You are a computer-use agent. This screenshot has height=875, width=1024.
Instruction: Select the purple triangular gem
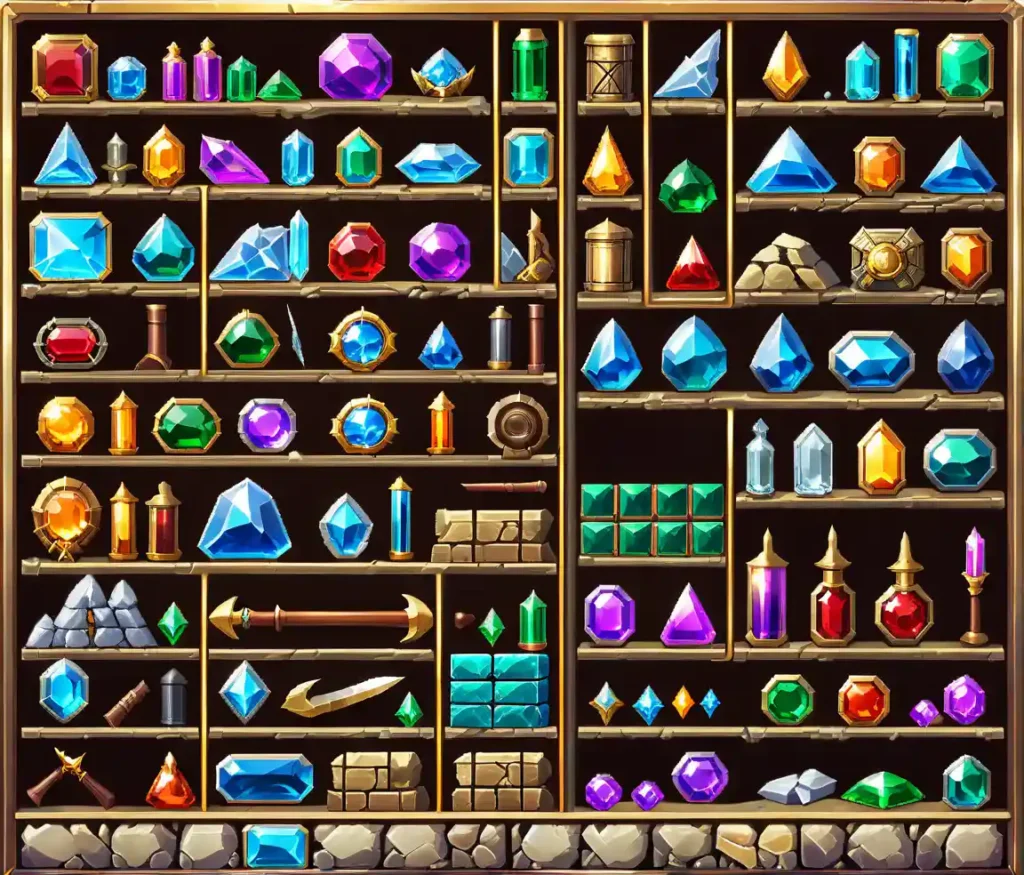click(688, 616)
